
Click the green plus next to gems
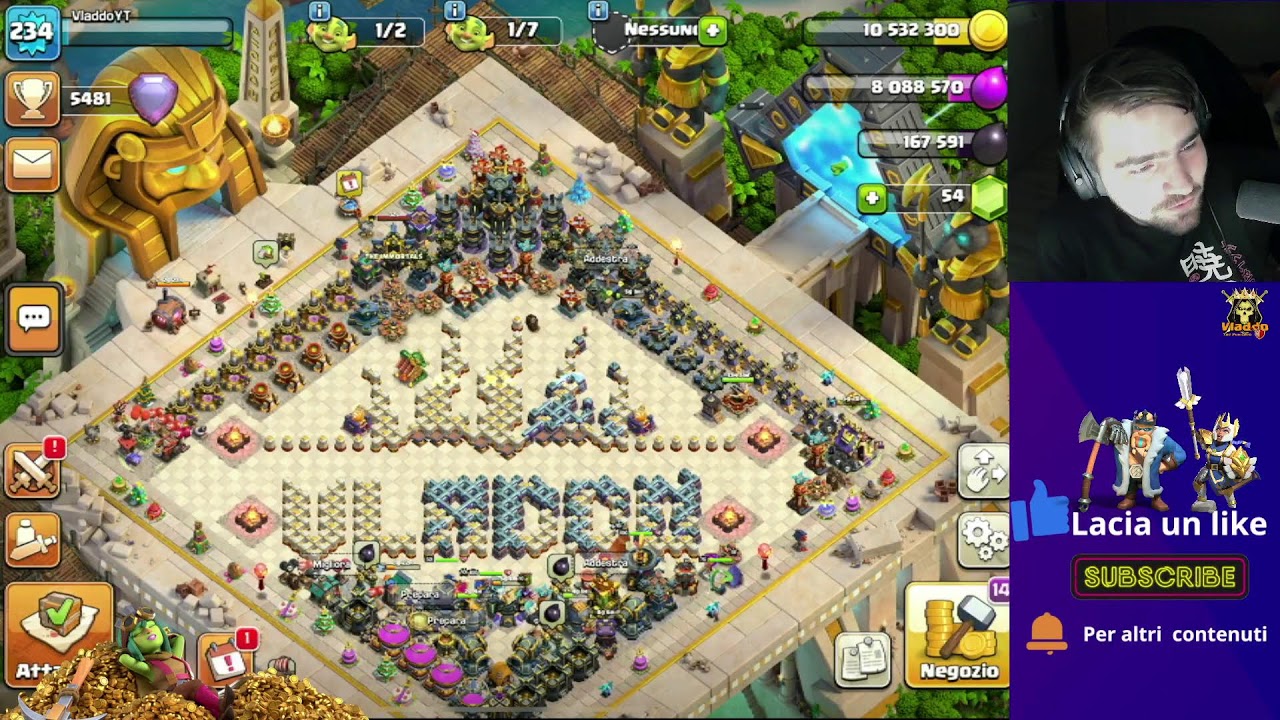tap(872, 198)
